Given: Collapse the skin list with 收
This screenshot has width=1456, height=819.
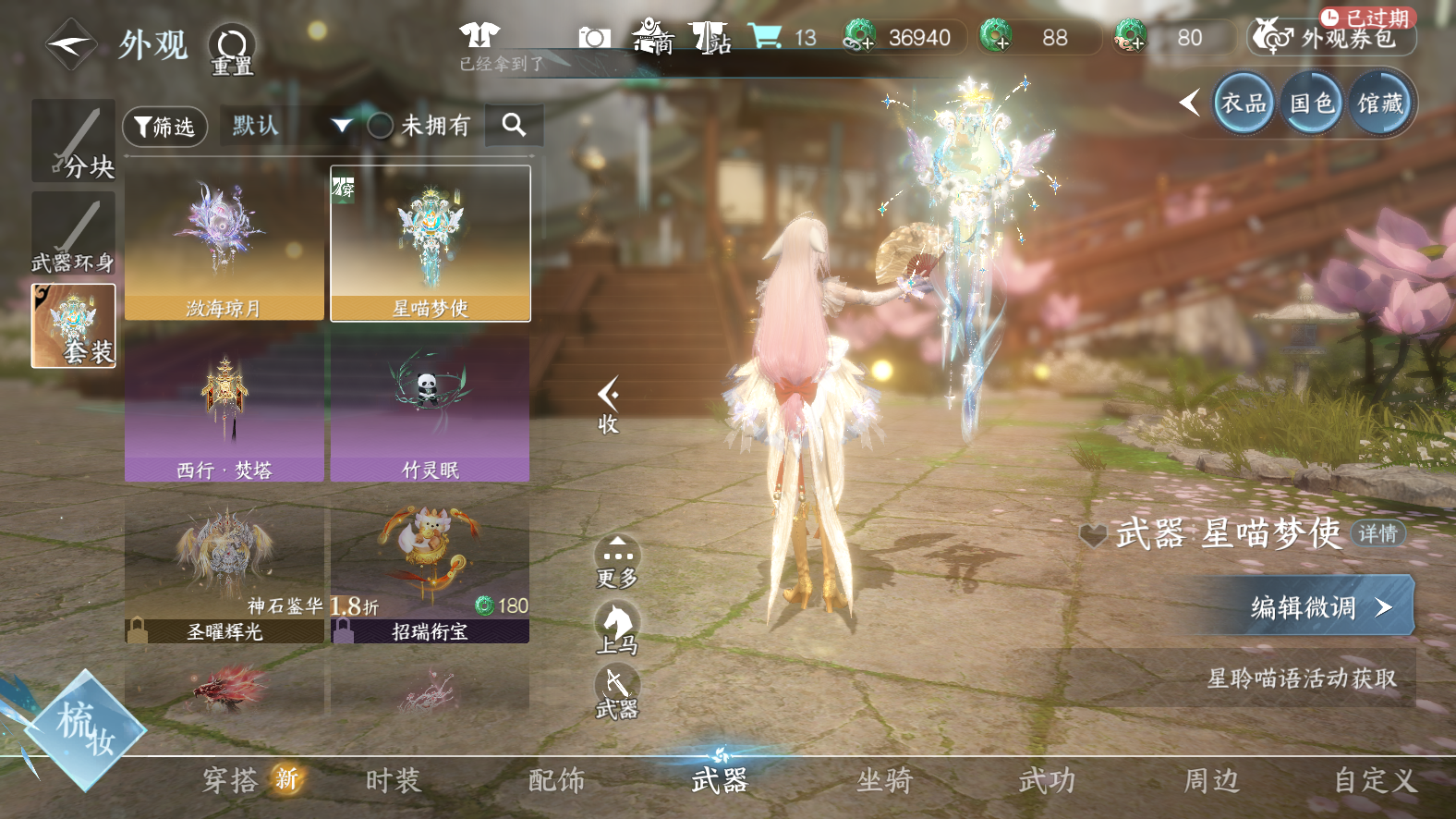Looking at the screenshot, I should 608,405.
